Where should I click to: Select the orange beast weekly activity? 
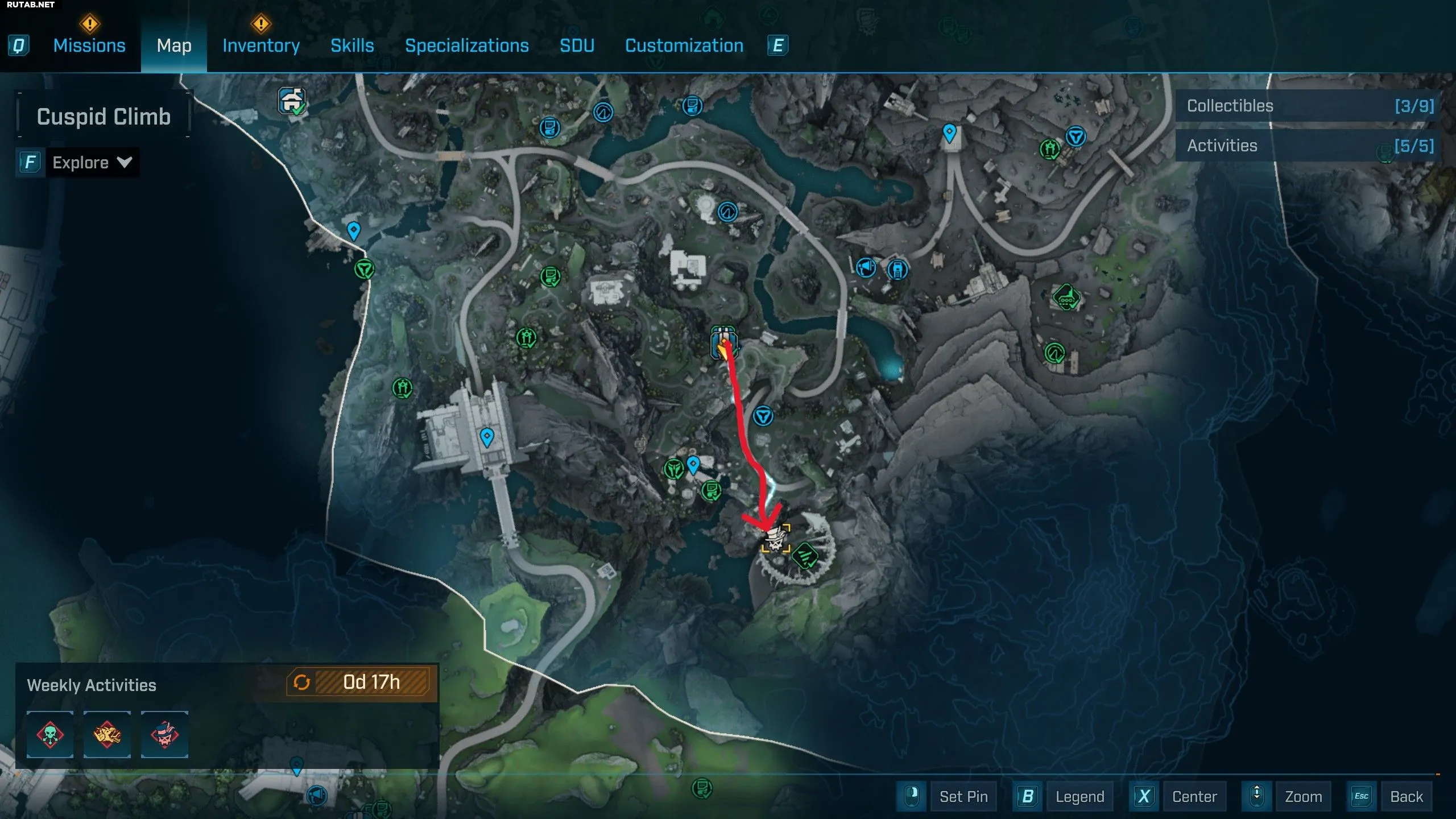pyautogui.click(x=107, y=734)
